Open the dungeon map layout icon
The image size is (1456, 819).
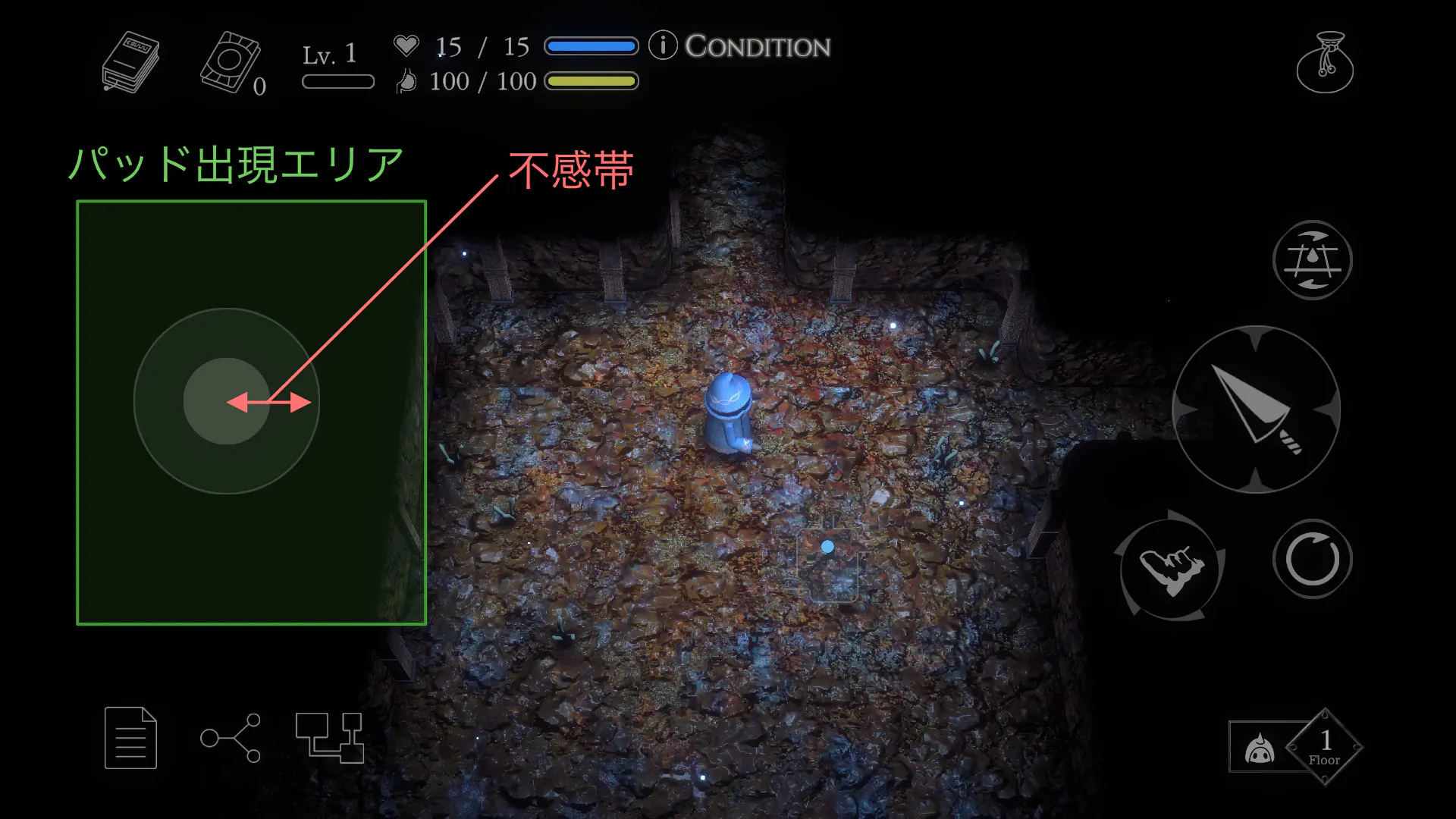[329, 737]
